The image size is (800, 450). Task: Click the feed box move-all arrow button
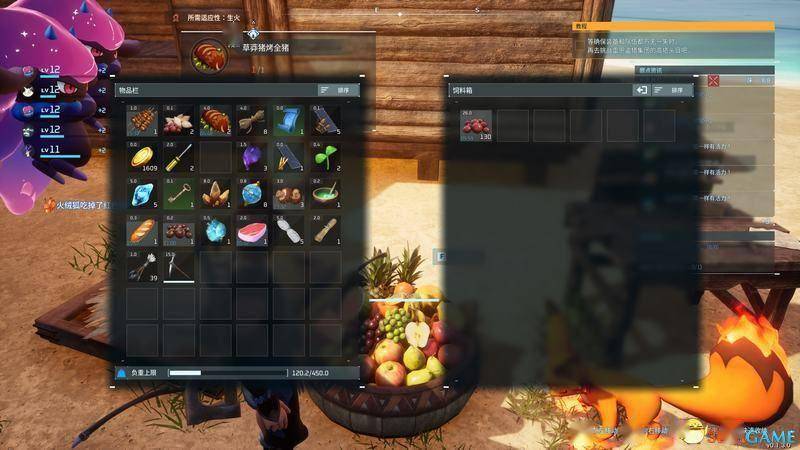tap(642, 90)
